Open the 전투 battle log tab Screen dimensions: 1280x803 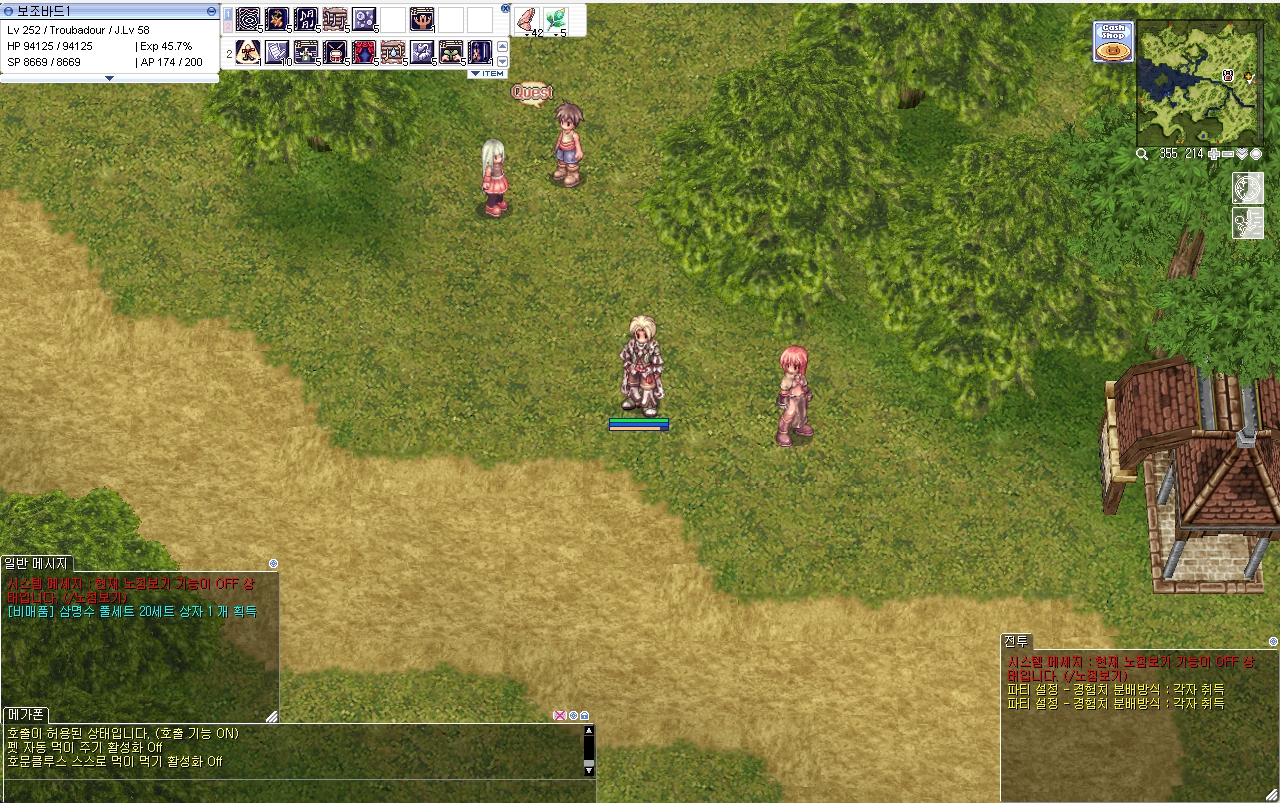(1016, 642)
